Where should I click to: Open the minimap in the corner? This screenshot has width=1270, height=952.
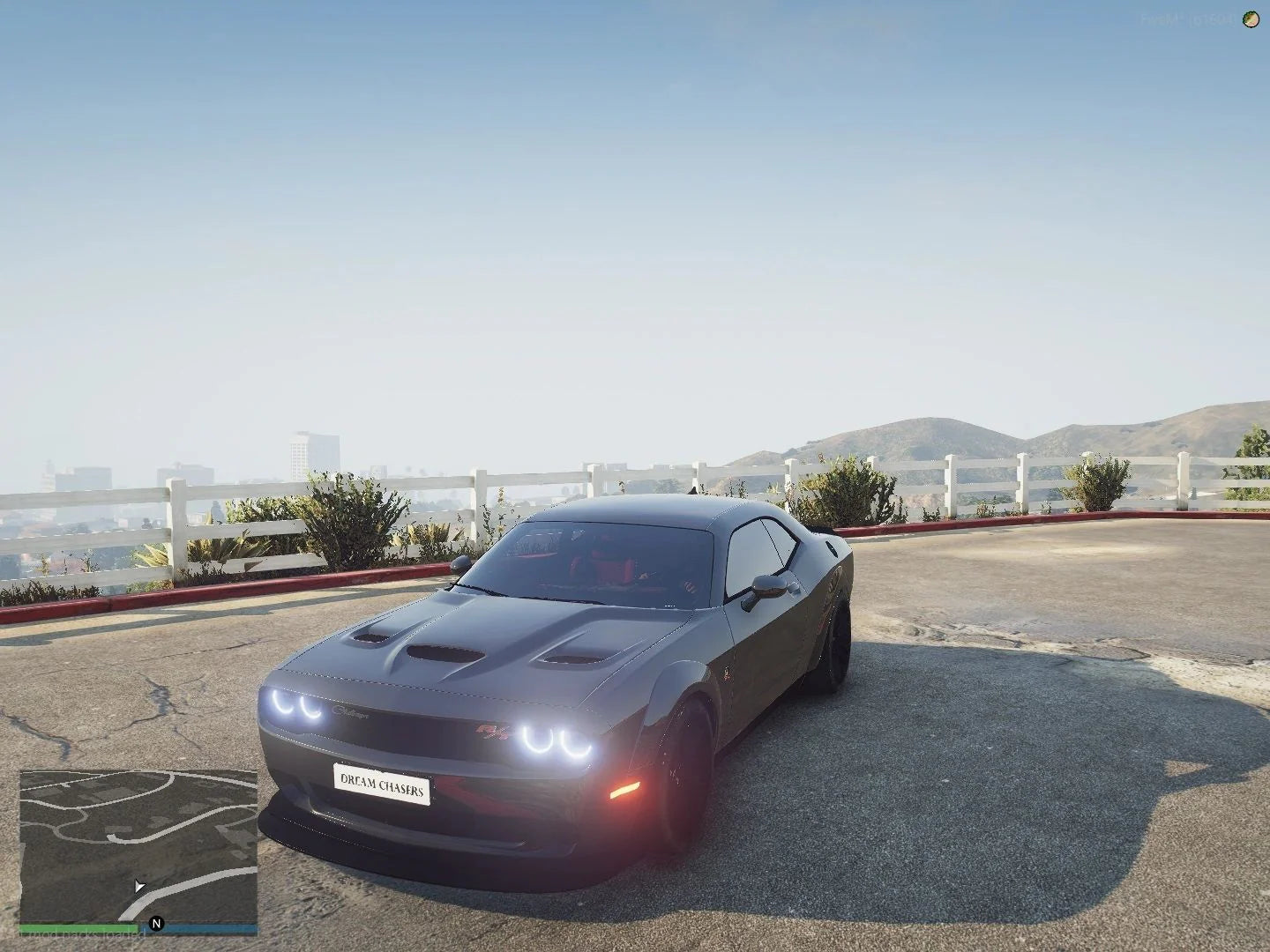point(138,845)
